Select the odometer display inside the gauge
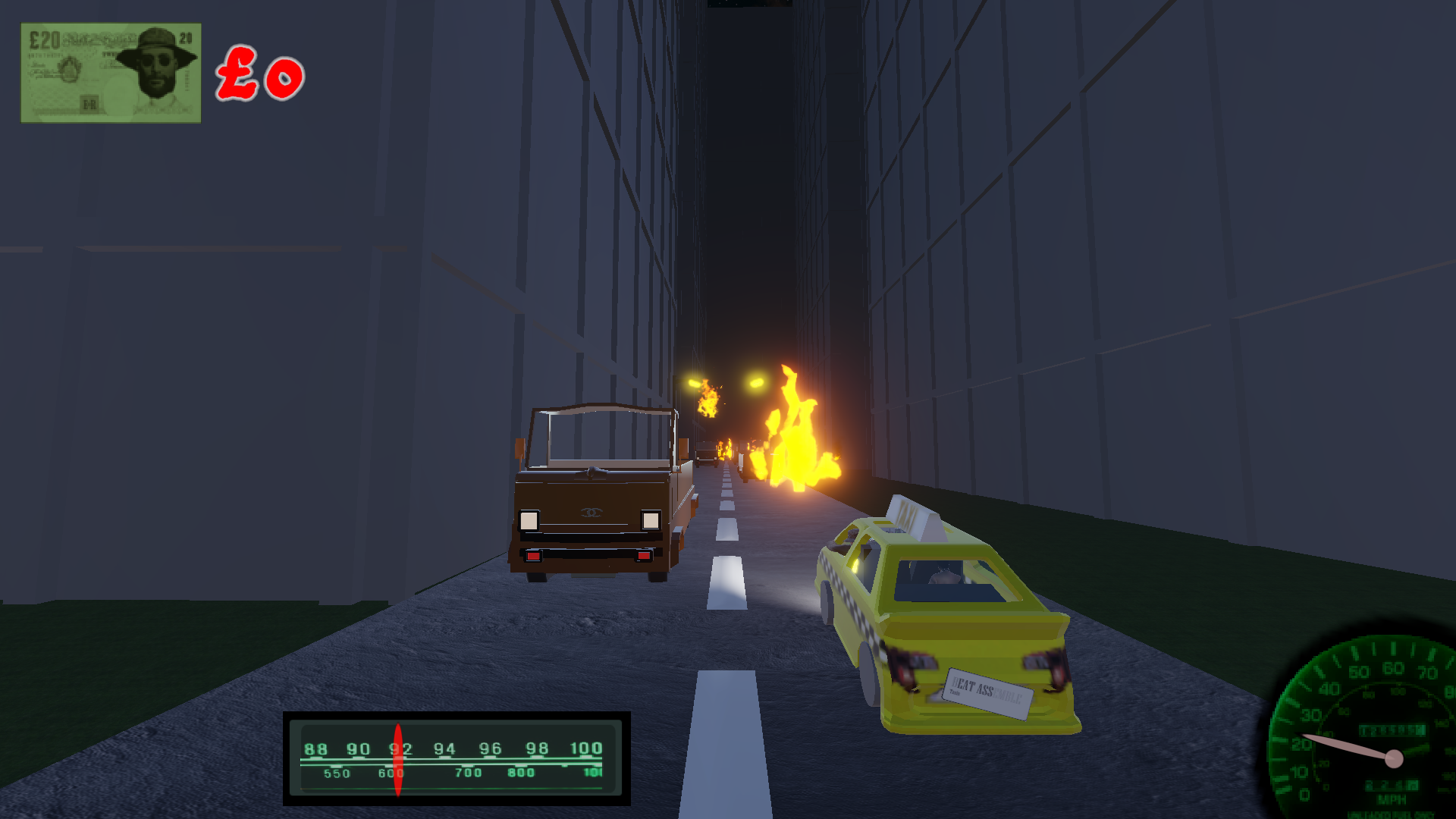This screenshot has height=819, width=1456. click(x=1392, y=730)
